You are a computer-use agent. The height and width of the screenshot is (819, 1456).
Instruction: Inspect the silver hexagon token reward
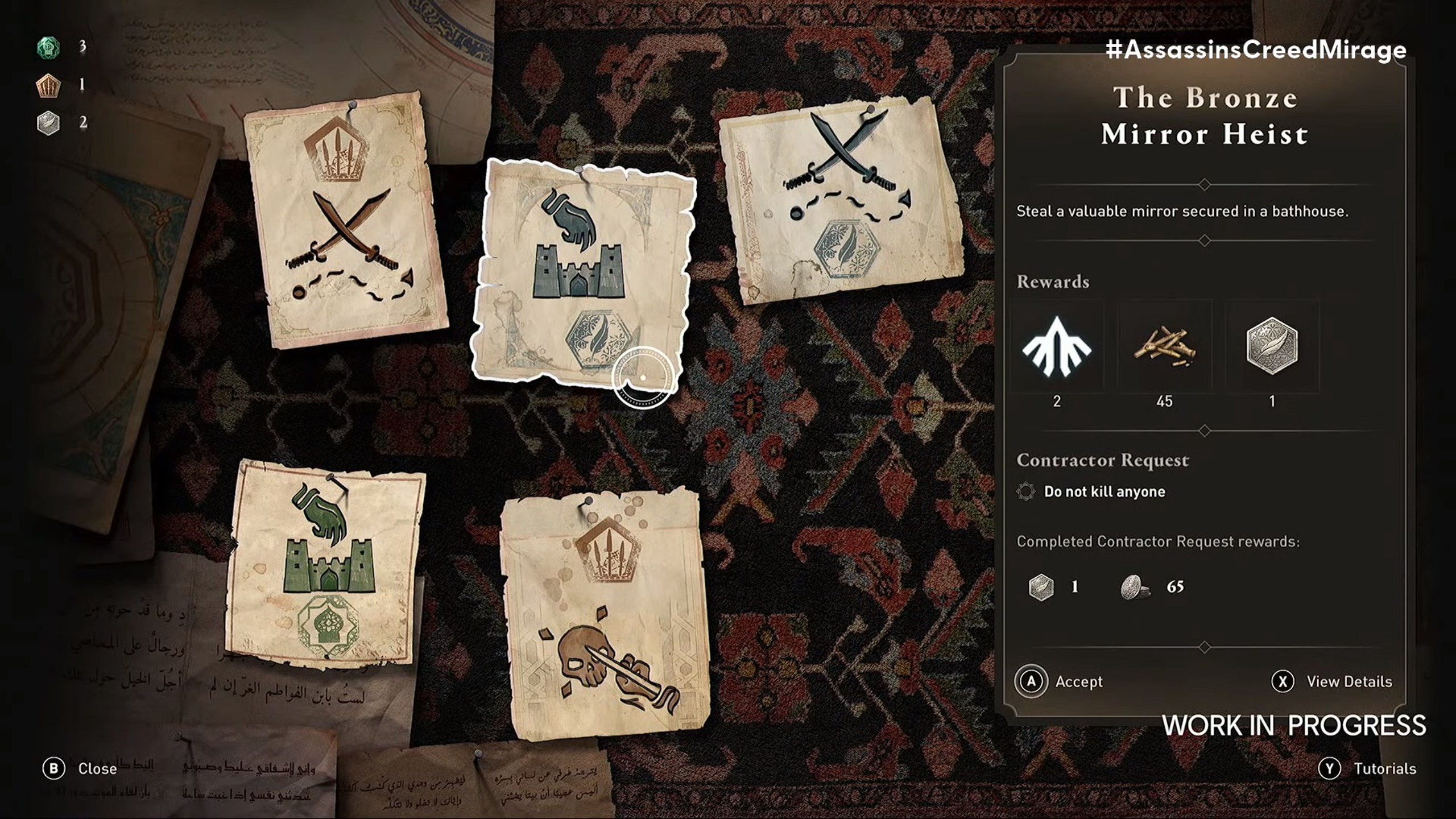[x=1272, y=347]
